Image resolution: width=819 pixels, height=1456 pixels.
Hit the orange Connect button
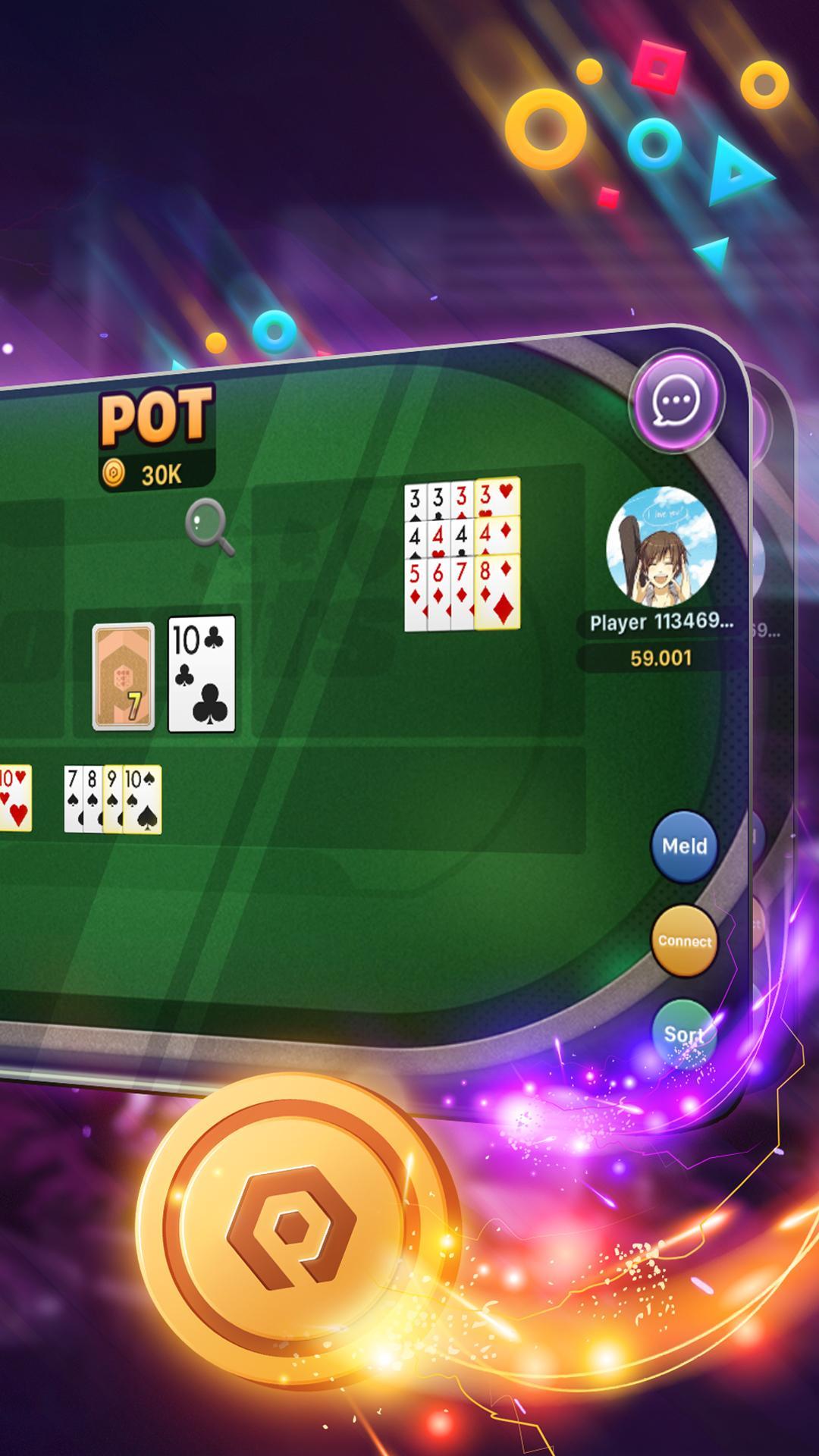point(684,941)
